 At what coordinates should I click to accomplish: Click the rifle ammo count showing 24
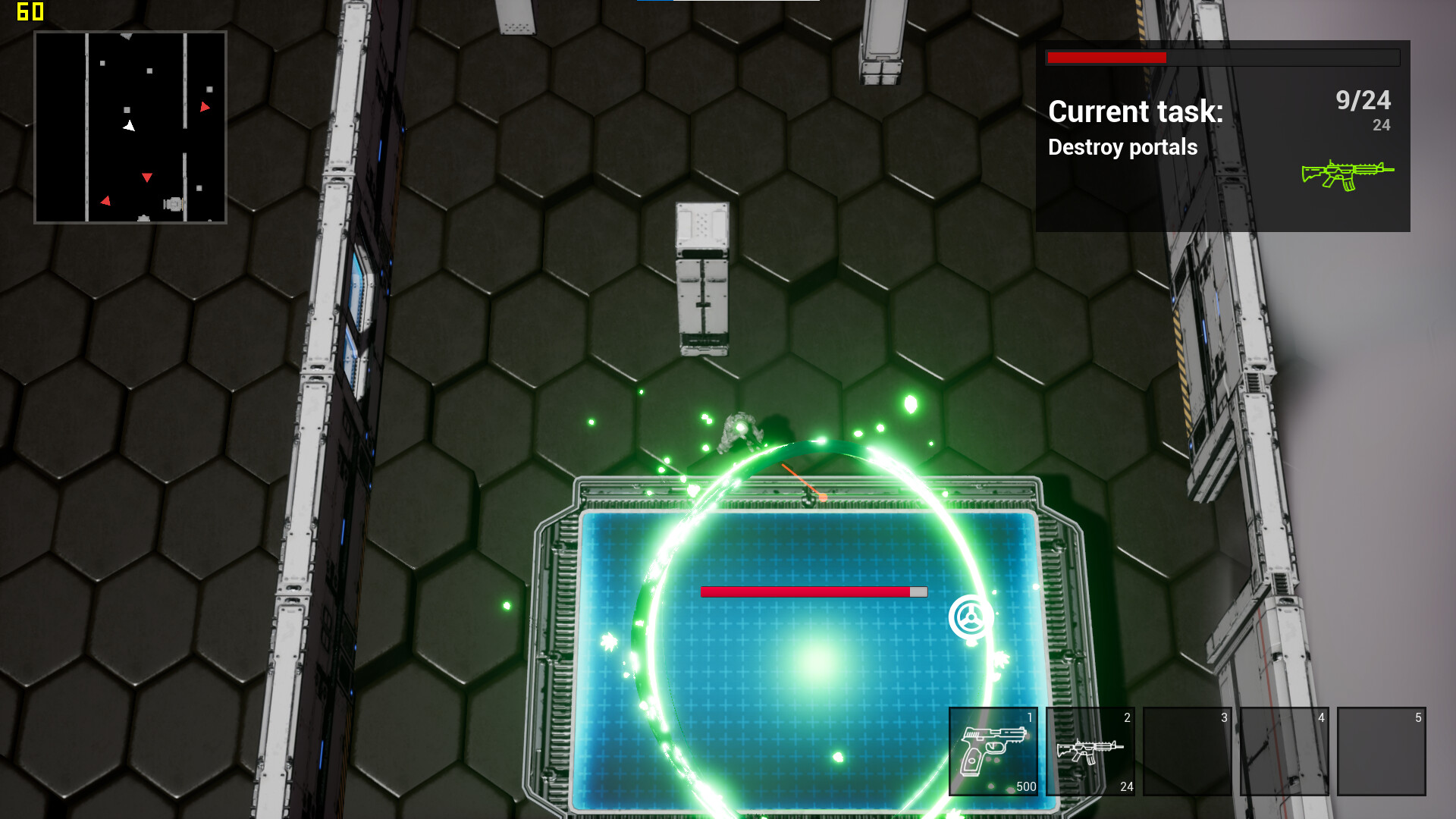pos(1126,787)
